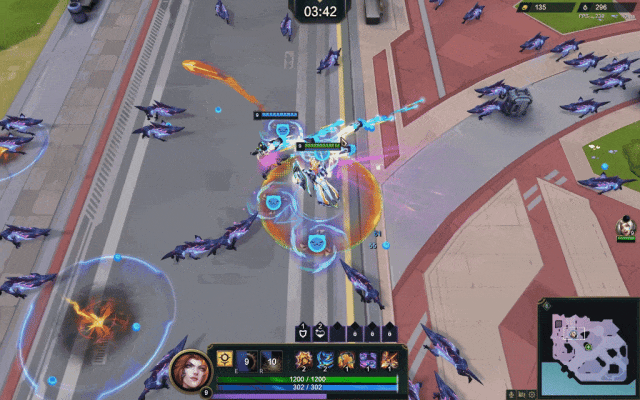
Task: Click the ally portrait at the screen edge
Action: [x=627, y=229]
